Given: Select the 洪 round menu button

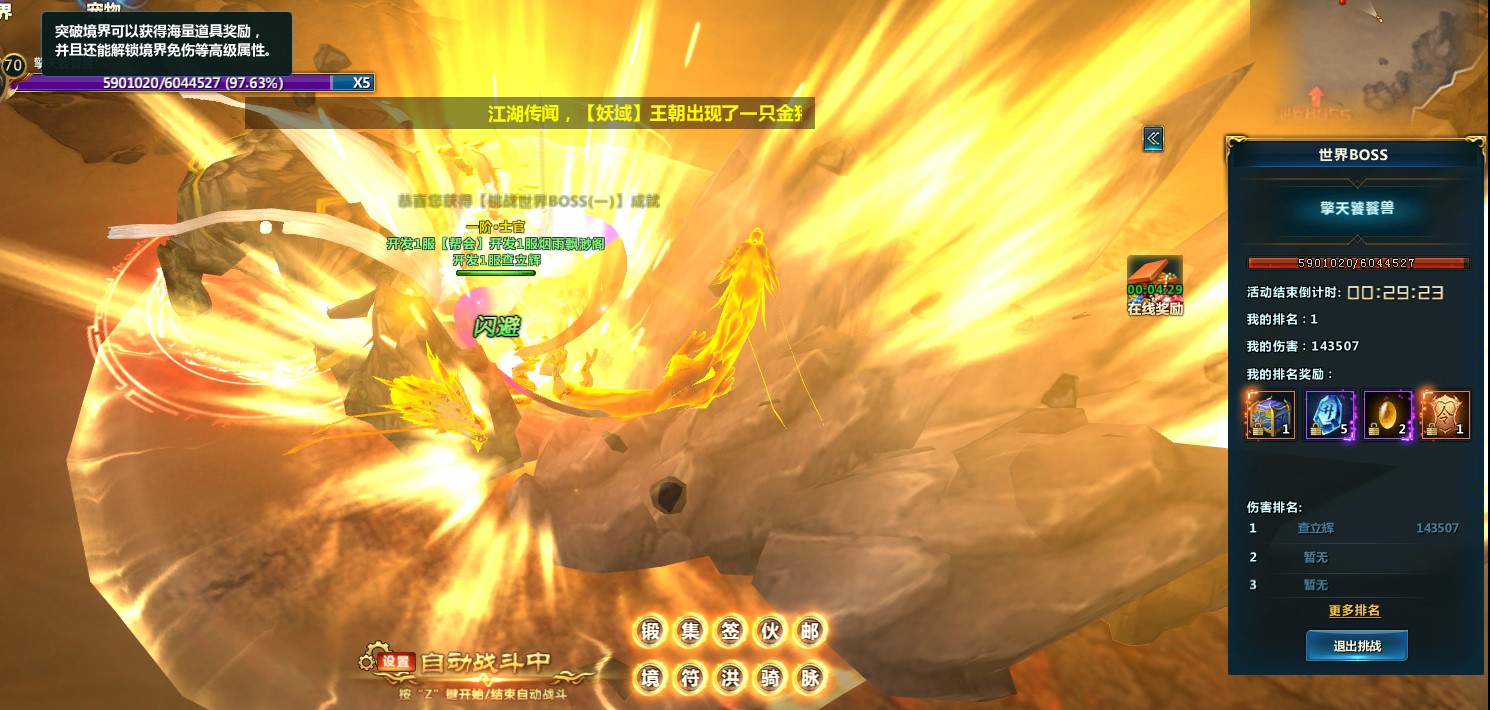Looking at the screenshot, I should click(730, 678).
